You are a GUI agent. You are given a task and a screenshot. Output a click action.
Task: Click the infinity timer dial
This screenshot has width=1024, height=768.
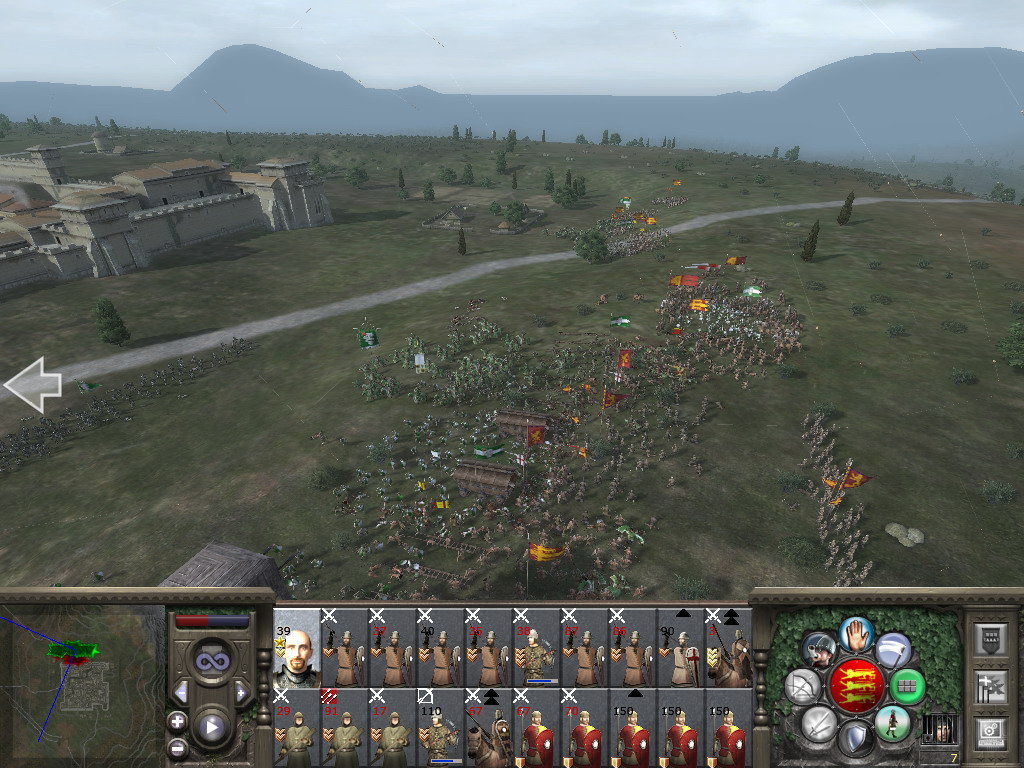211,660
